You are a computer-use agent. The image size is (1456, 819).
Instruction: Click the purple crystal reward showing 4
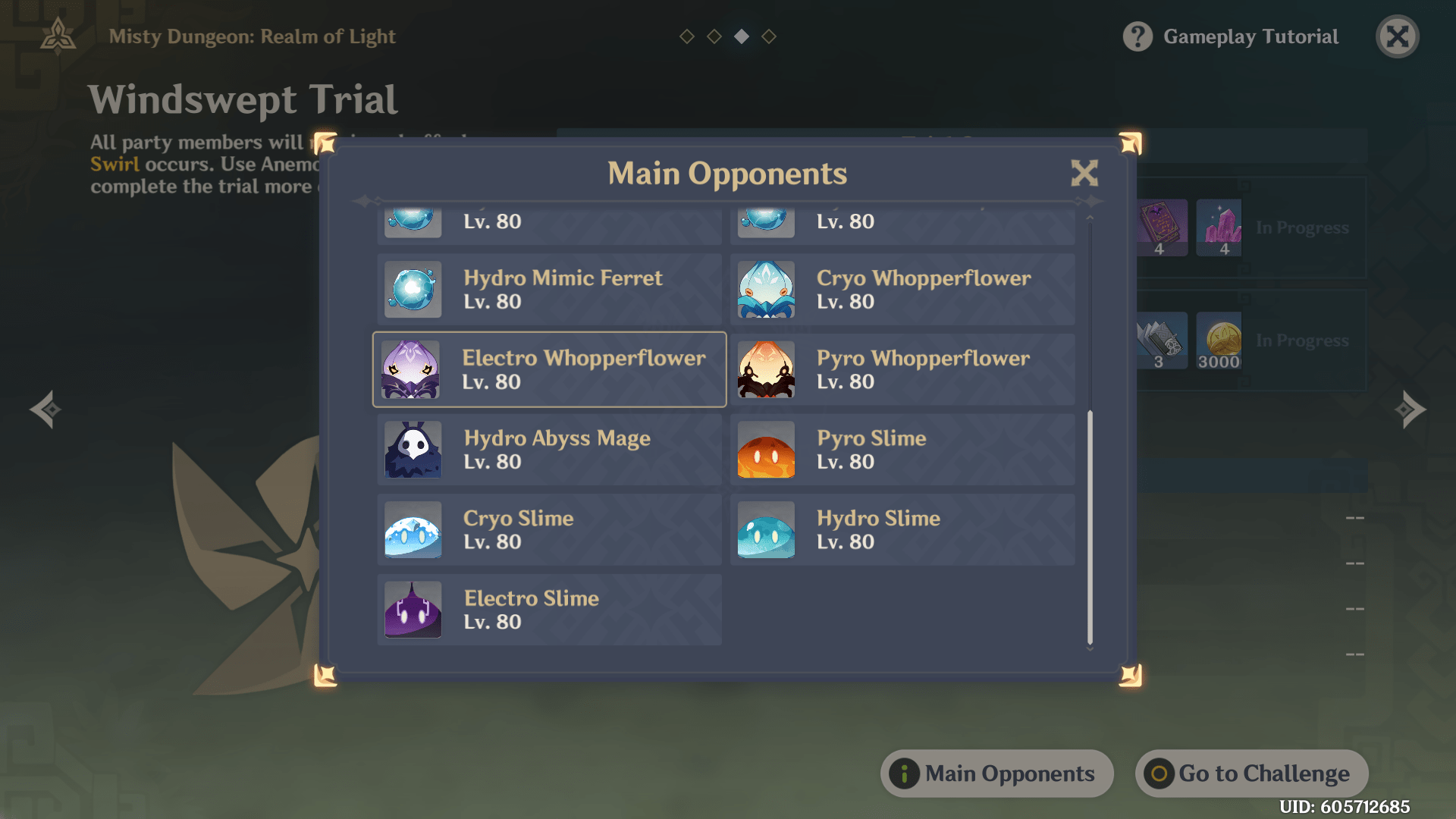(x=1219, y=227)
